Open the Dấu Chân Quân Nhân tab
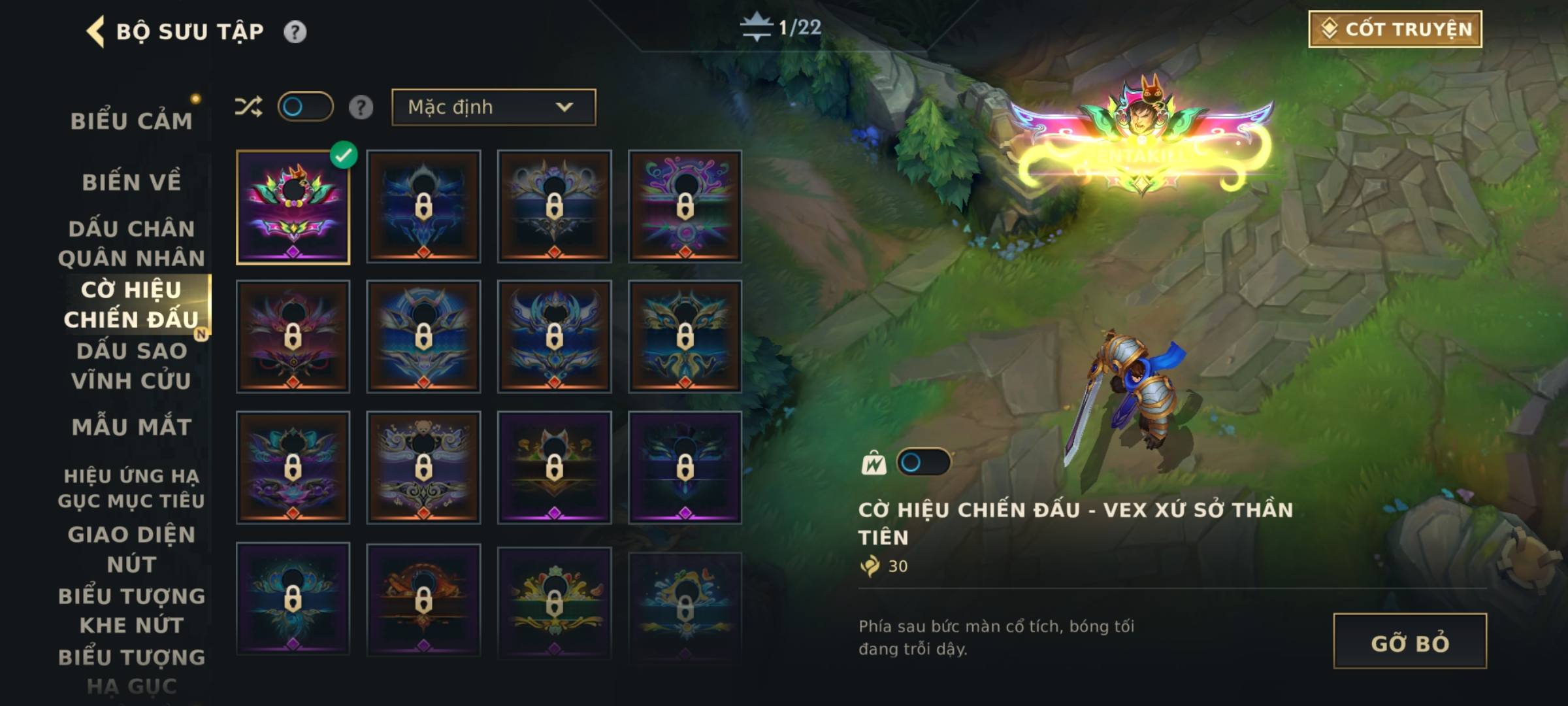This screenshot has width=1568, height=706. click(131, 243)
